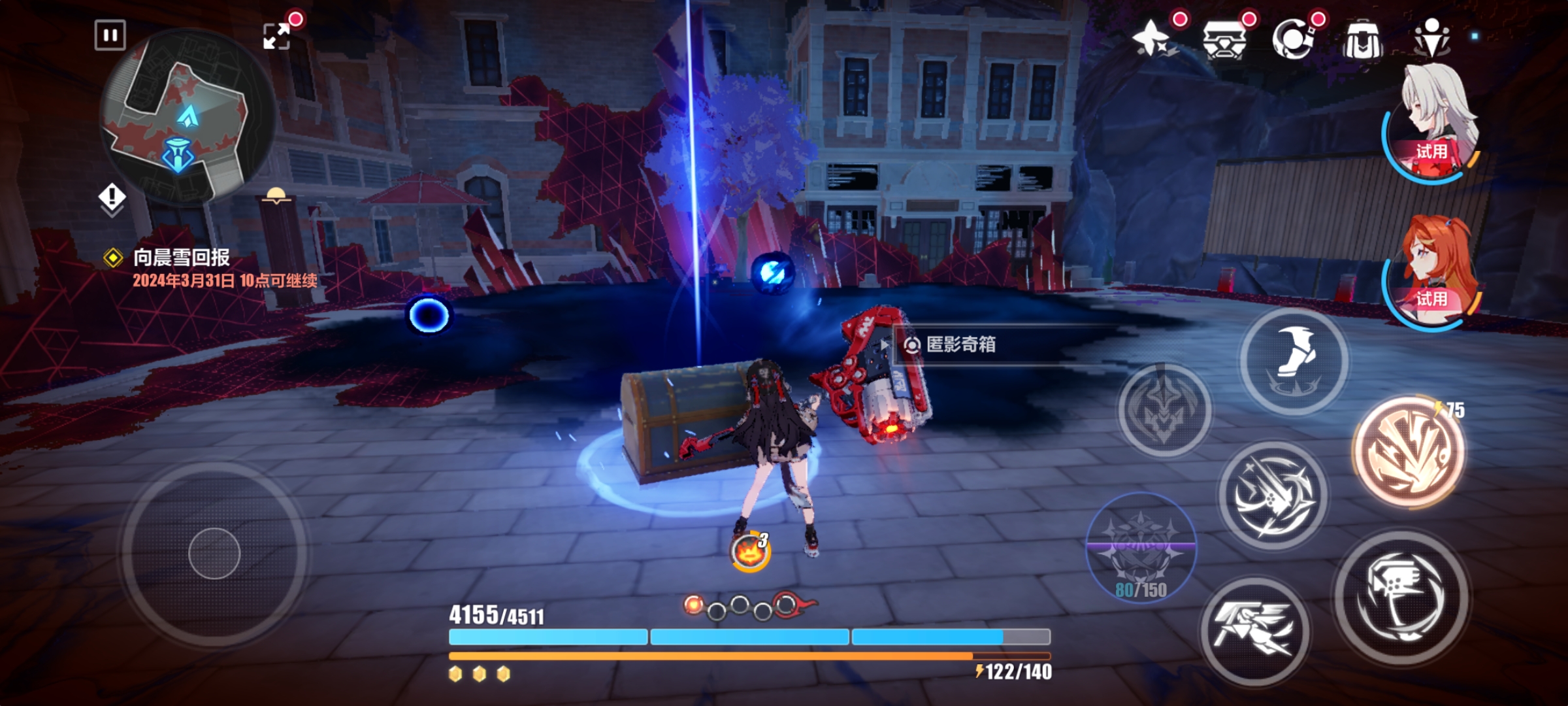Image resolution: width=1568 pixels, height=706 pixels.
Task: Trigger the crossed-blades weapon skill
Action: click(1273, 496)
